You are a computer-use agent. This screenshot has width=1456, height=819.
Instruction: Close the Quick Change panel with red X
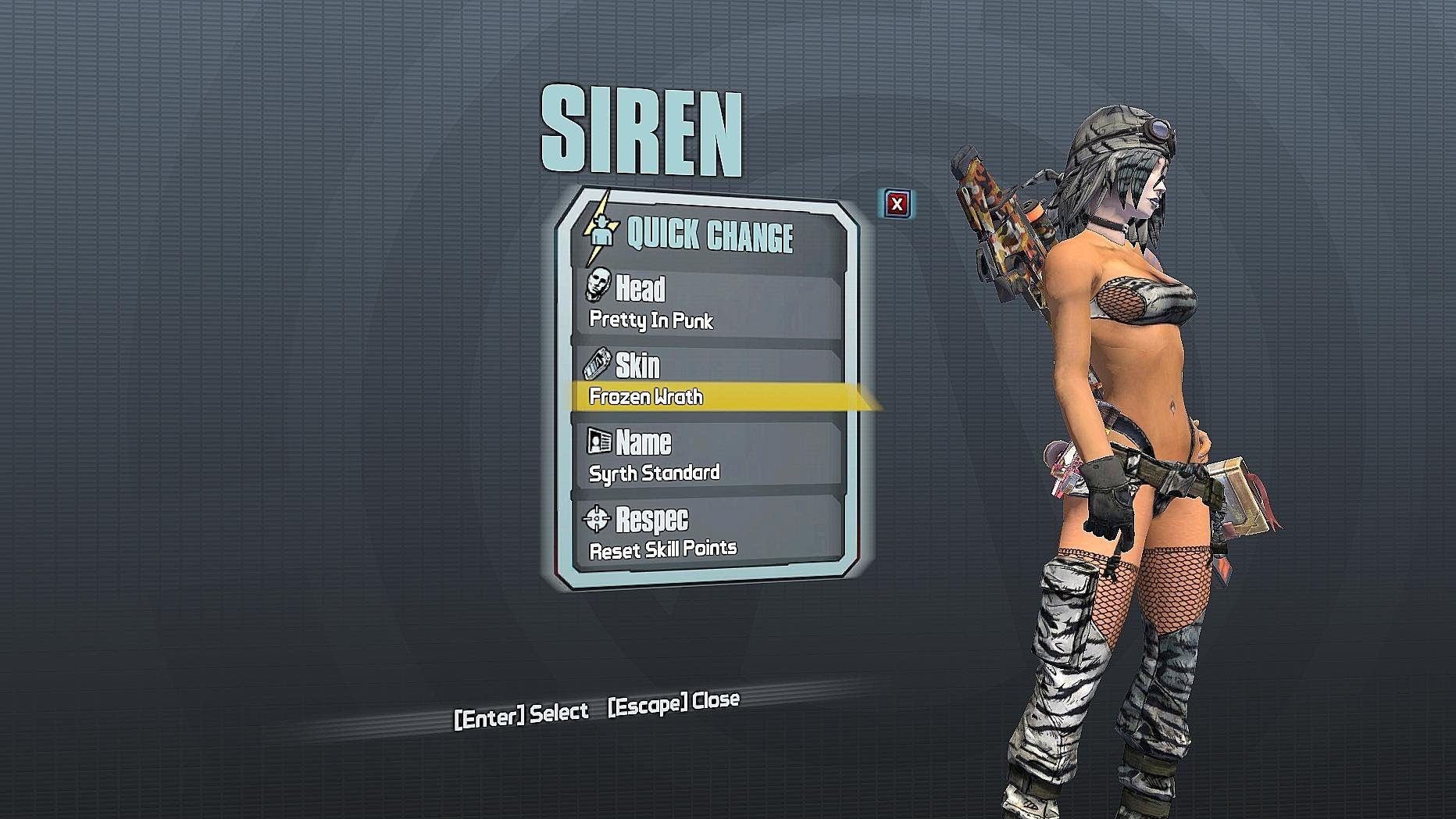pos(897,204)
